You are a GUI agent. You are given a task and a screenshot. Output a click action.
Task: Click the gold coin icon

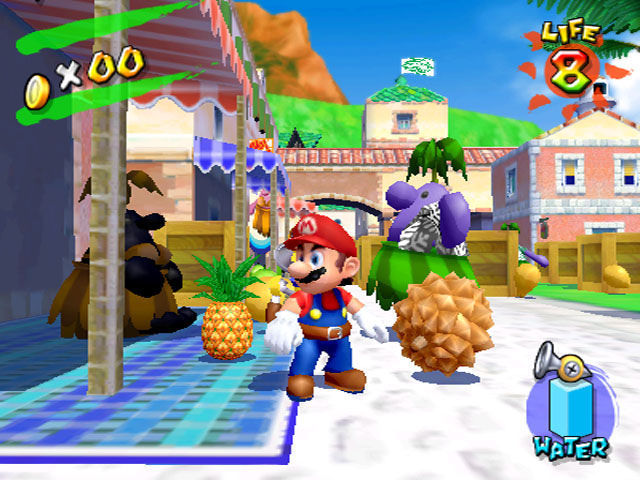[x=37, y=91]
